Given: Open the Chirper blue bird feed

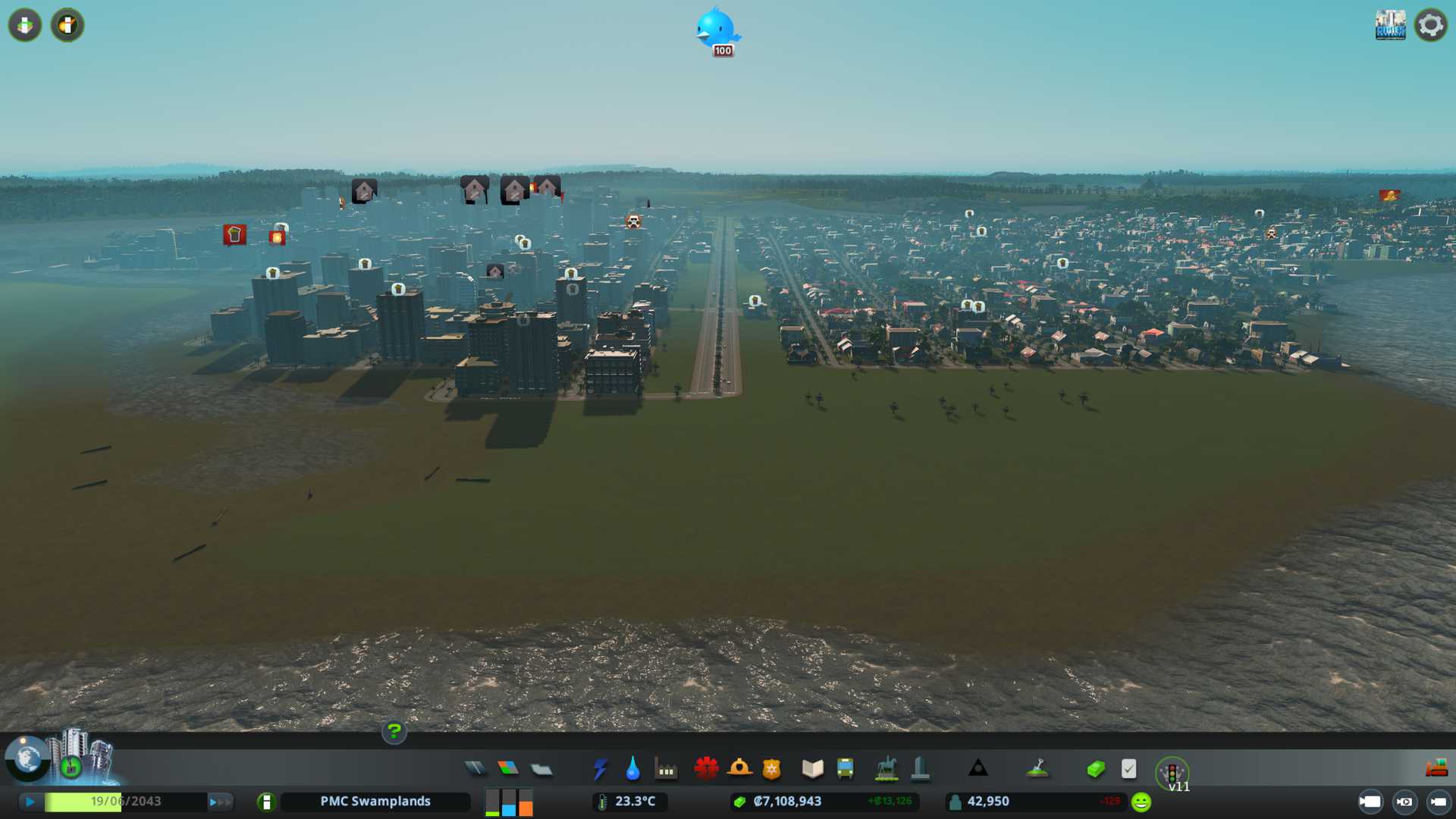Looking at the screenshot, I should (717, 30).
